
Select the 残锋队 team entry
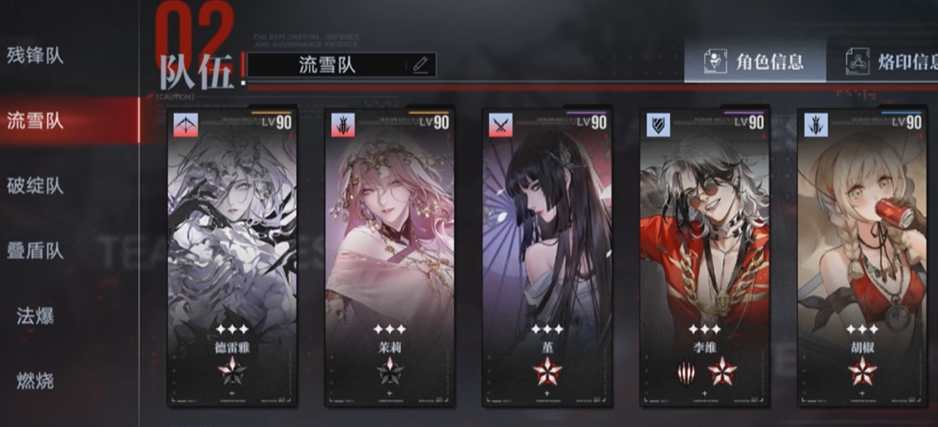[35, 56]
